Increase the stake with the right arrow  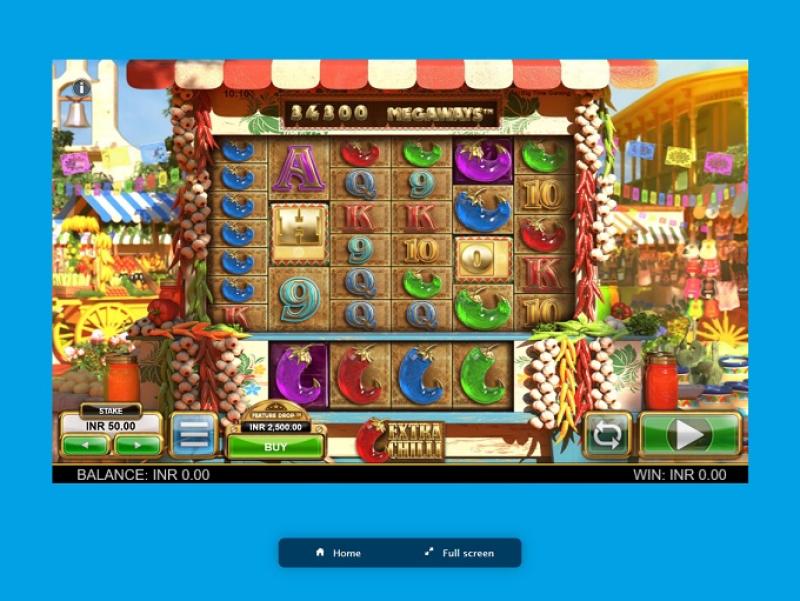coord(137,444)
